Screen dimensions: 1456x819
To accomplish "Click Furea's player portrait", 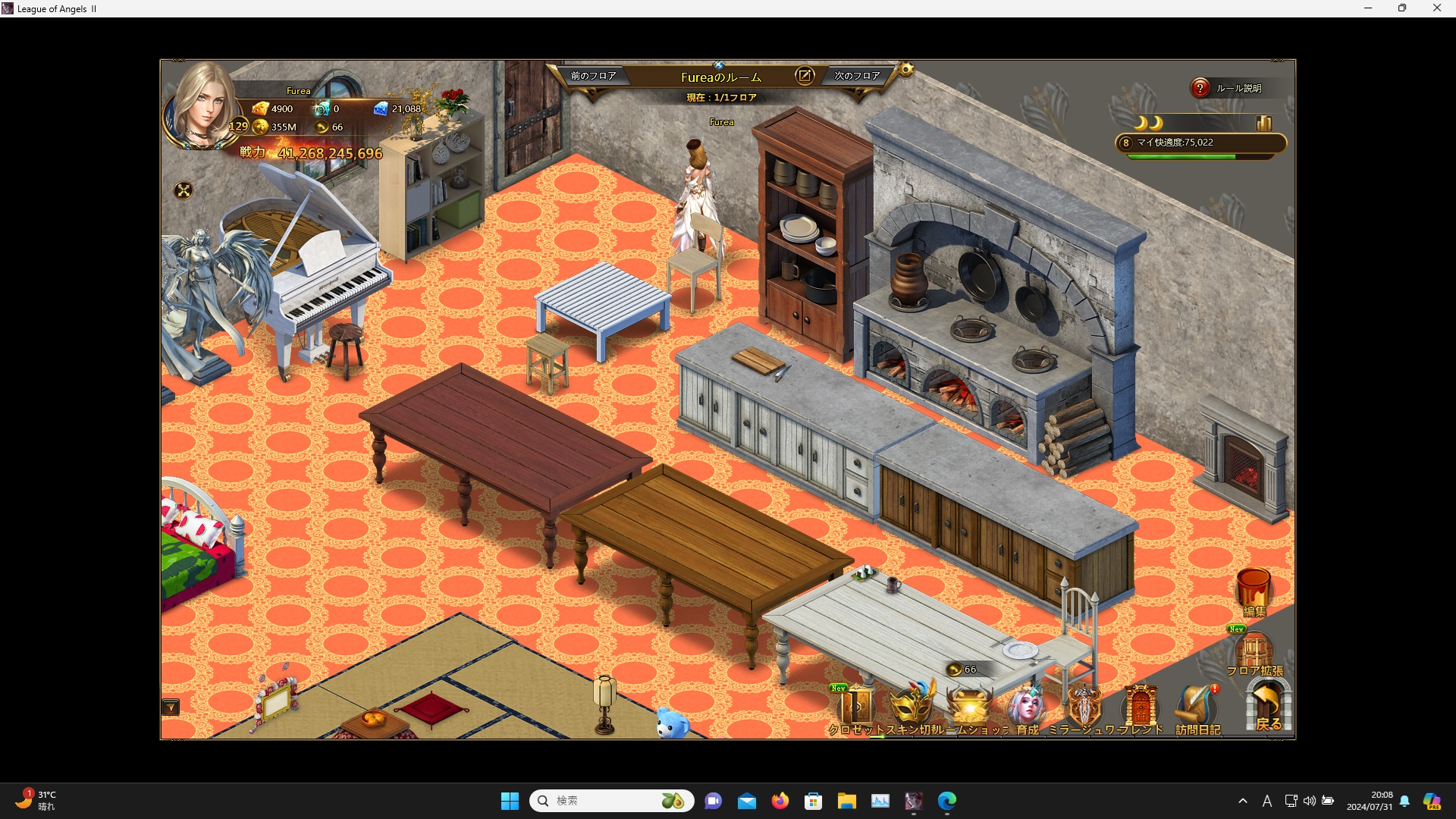I will click(202, 106).
